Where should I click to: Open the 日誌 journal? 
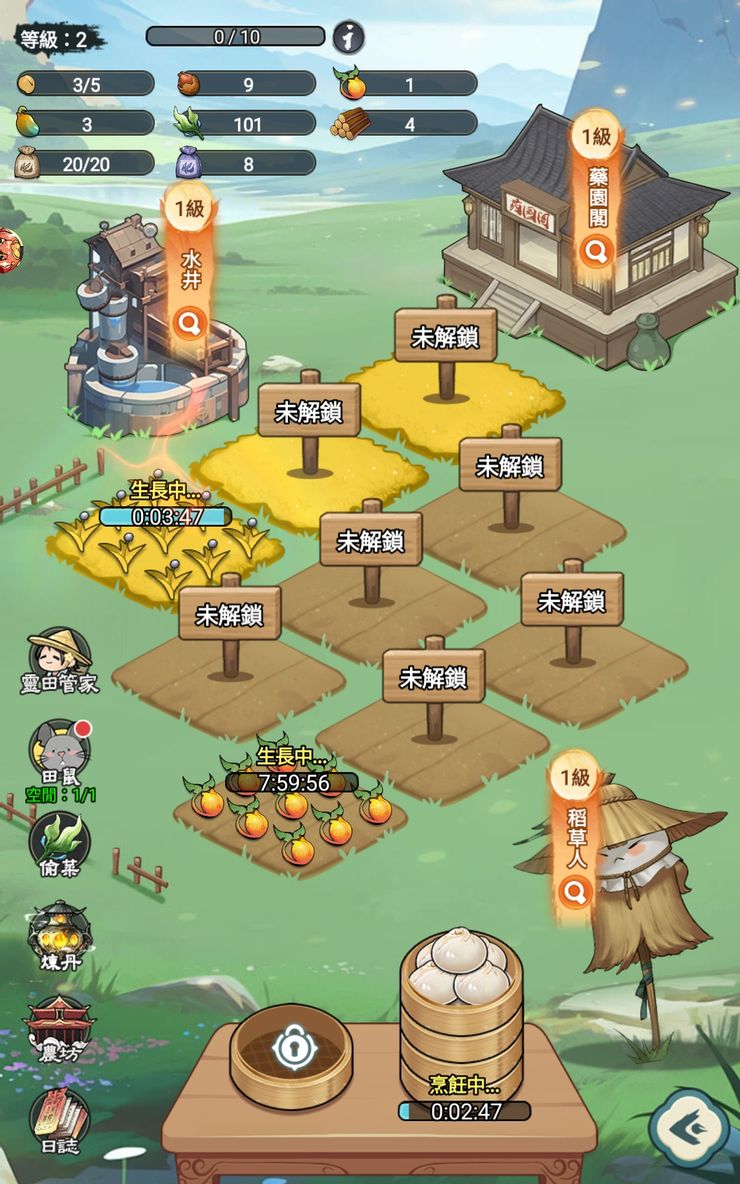click(x=60, y=1116)
